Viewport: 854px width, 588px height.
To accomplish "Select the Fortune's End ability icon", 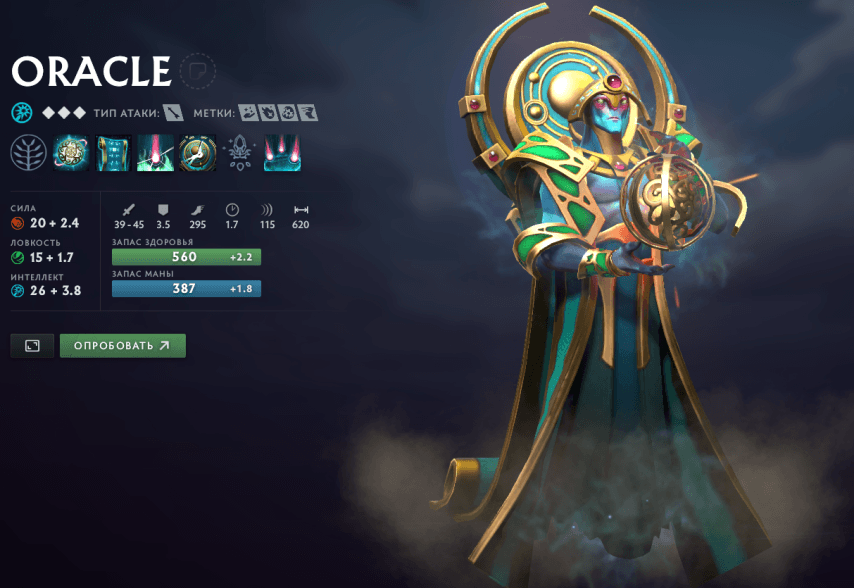I will point(70,153).
